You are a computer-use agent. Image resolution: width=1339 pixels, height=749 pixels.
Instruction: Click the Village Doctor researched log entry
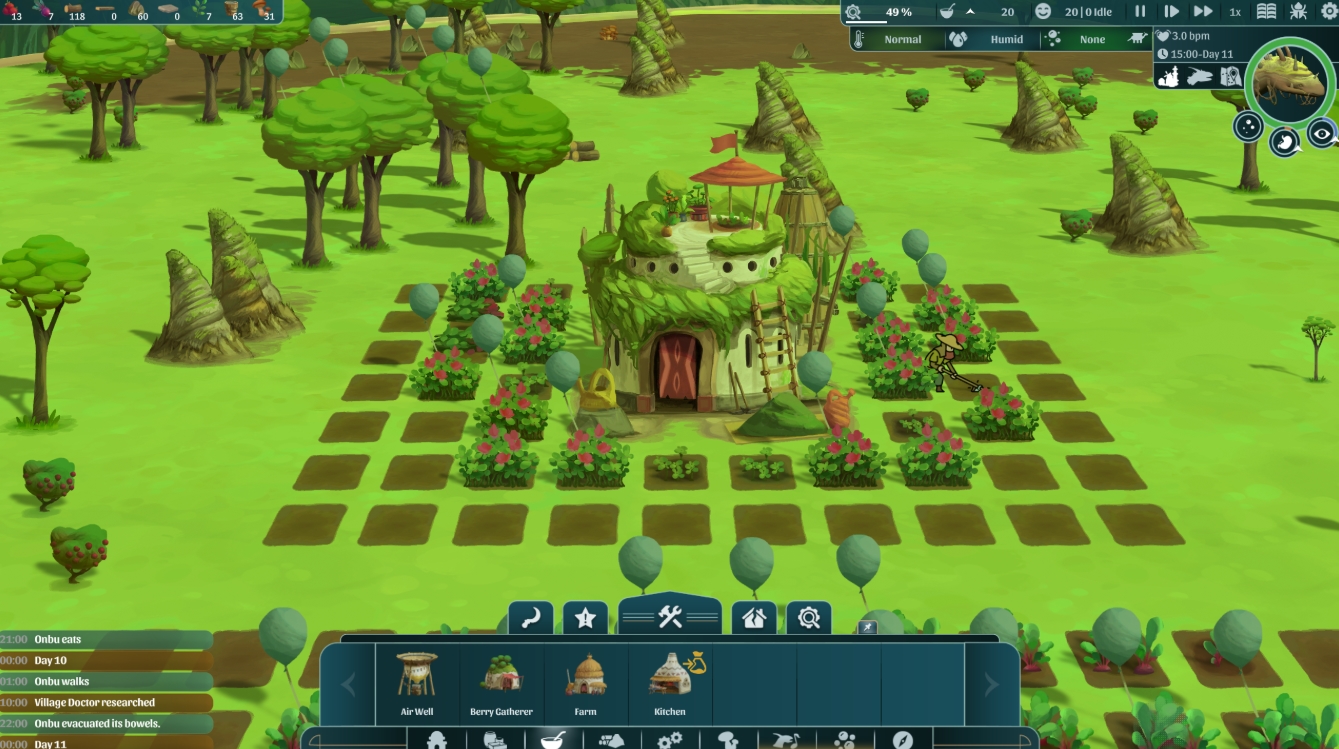95,703
